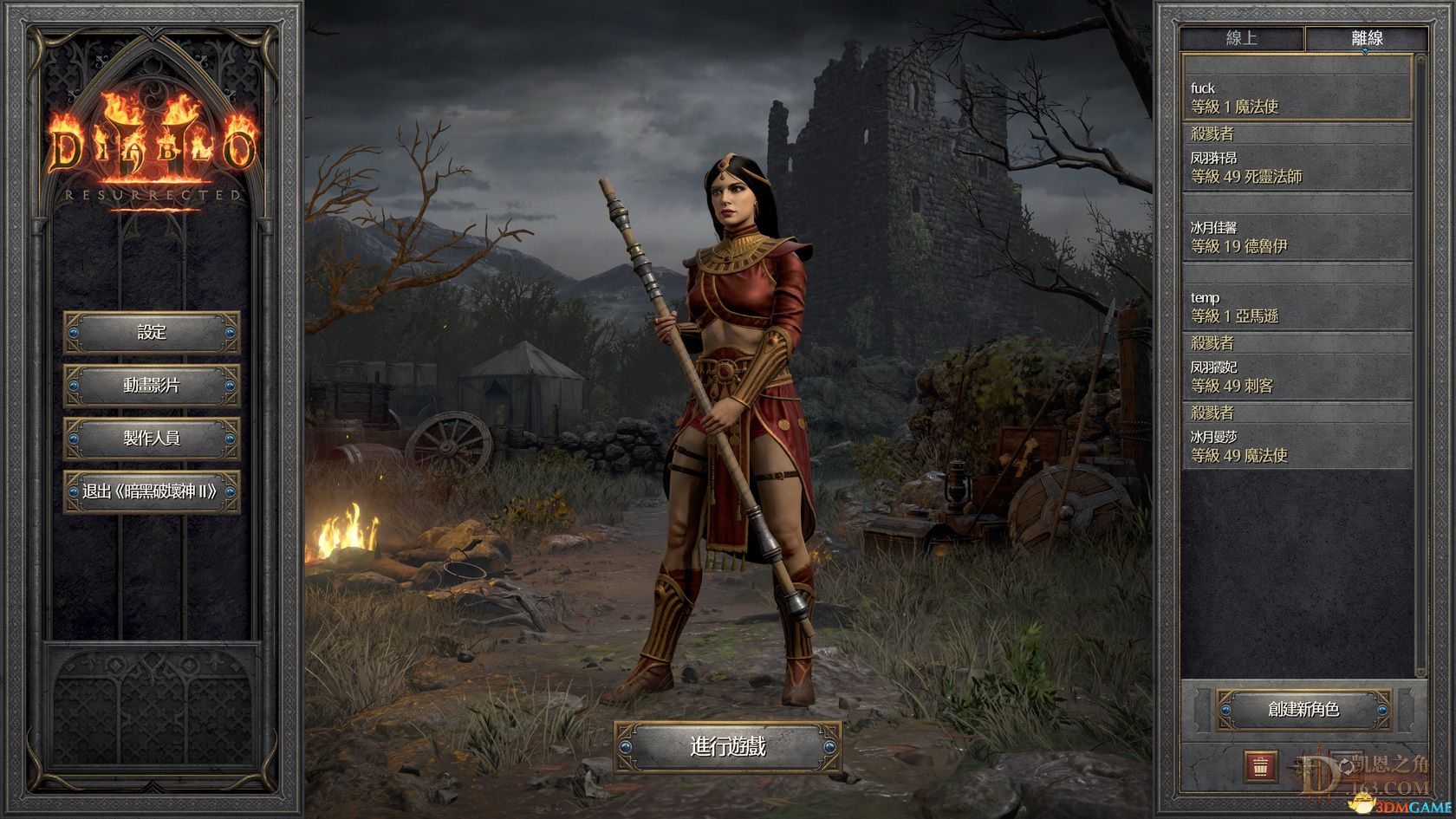Switch to the 線上 online tab

(1242, 38)
